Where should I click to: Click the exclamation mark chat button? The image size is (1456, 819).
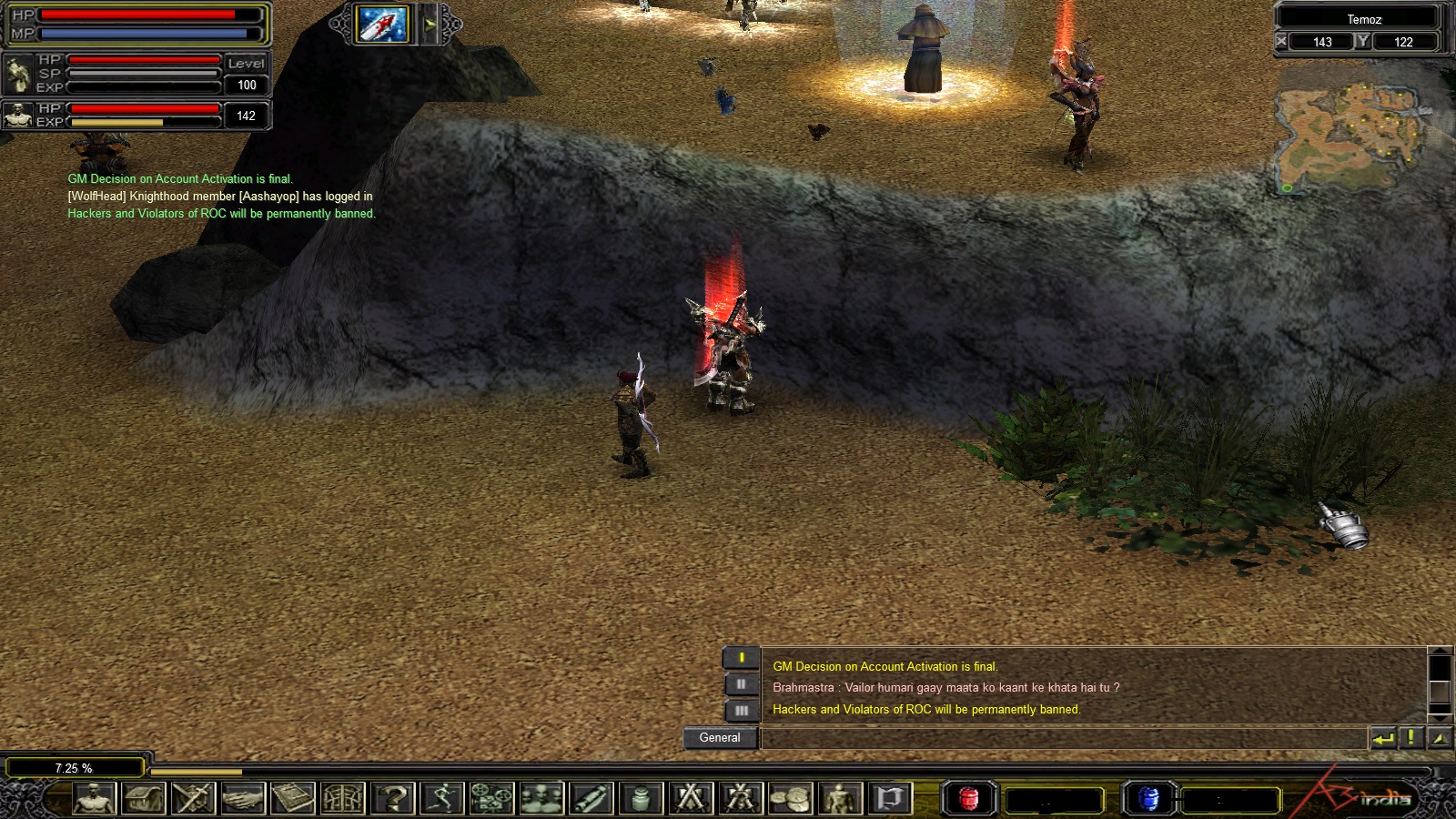(1411, 738)
